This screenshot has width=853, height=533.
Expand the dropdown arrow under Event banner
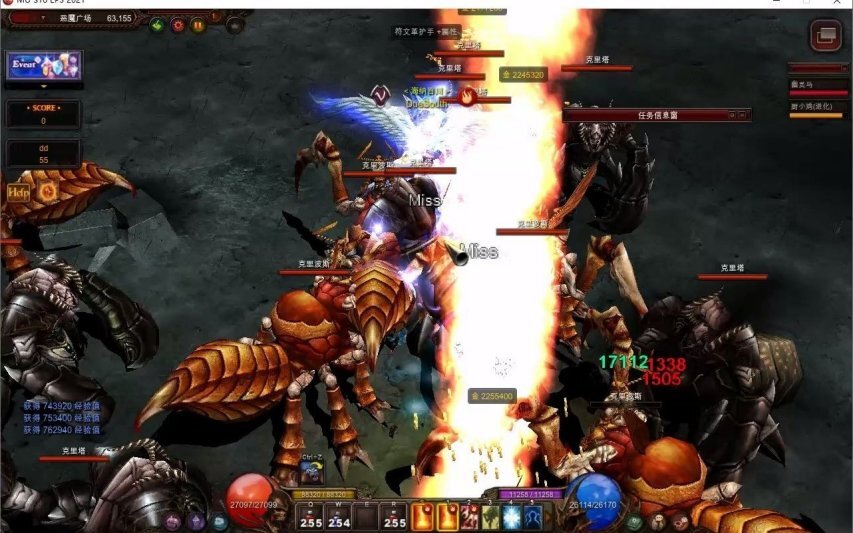(43, 87)
